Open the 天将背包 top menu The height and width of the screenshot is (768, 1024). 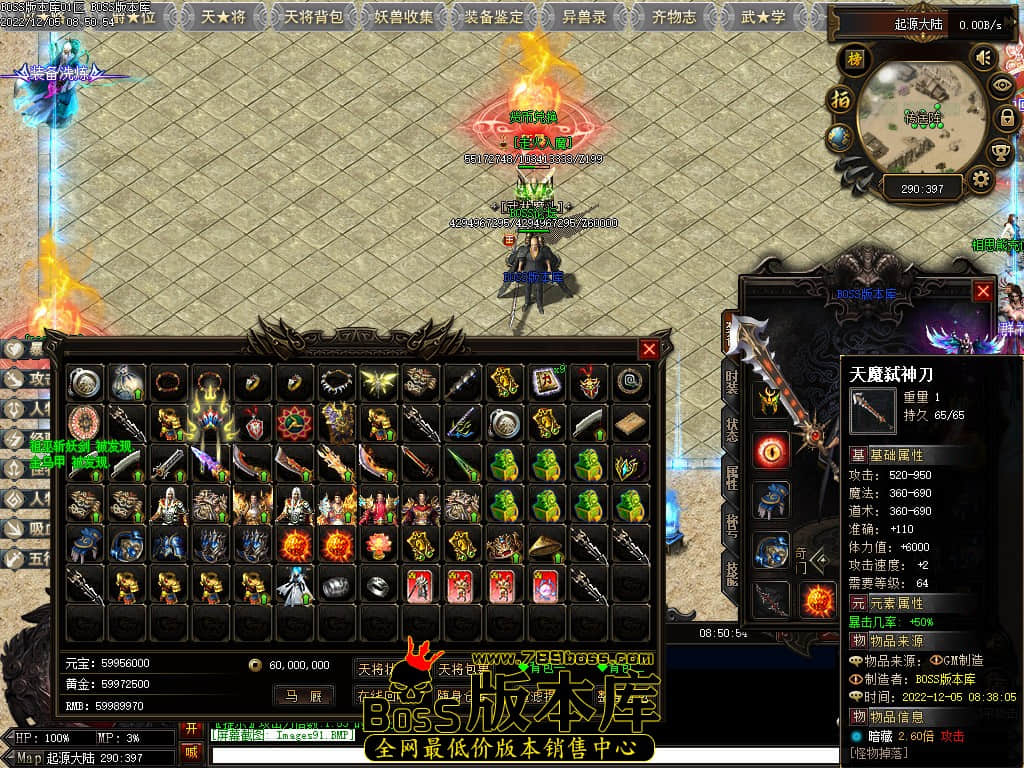(x=313, y=17)
